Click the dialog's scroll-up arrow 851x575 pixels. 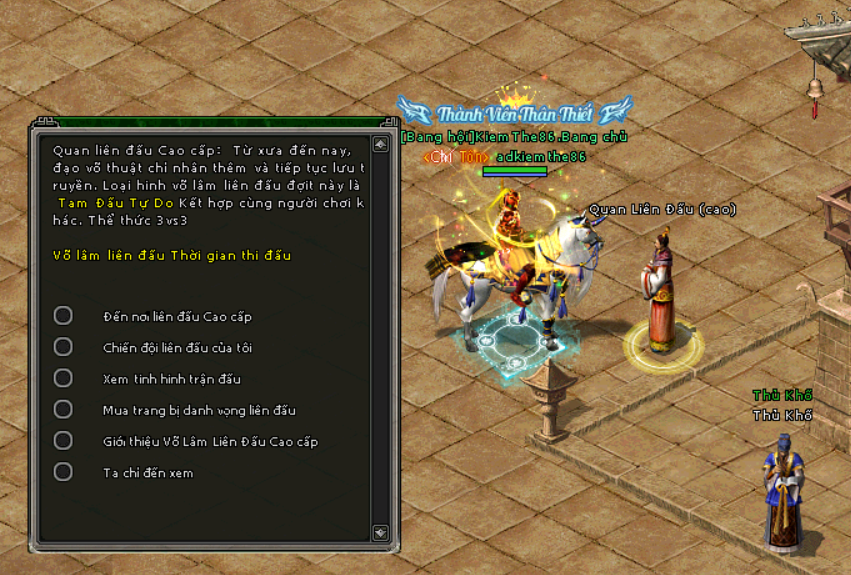[x=380, y=145]
